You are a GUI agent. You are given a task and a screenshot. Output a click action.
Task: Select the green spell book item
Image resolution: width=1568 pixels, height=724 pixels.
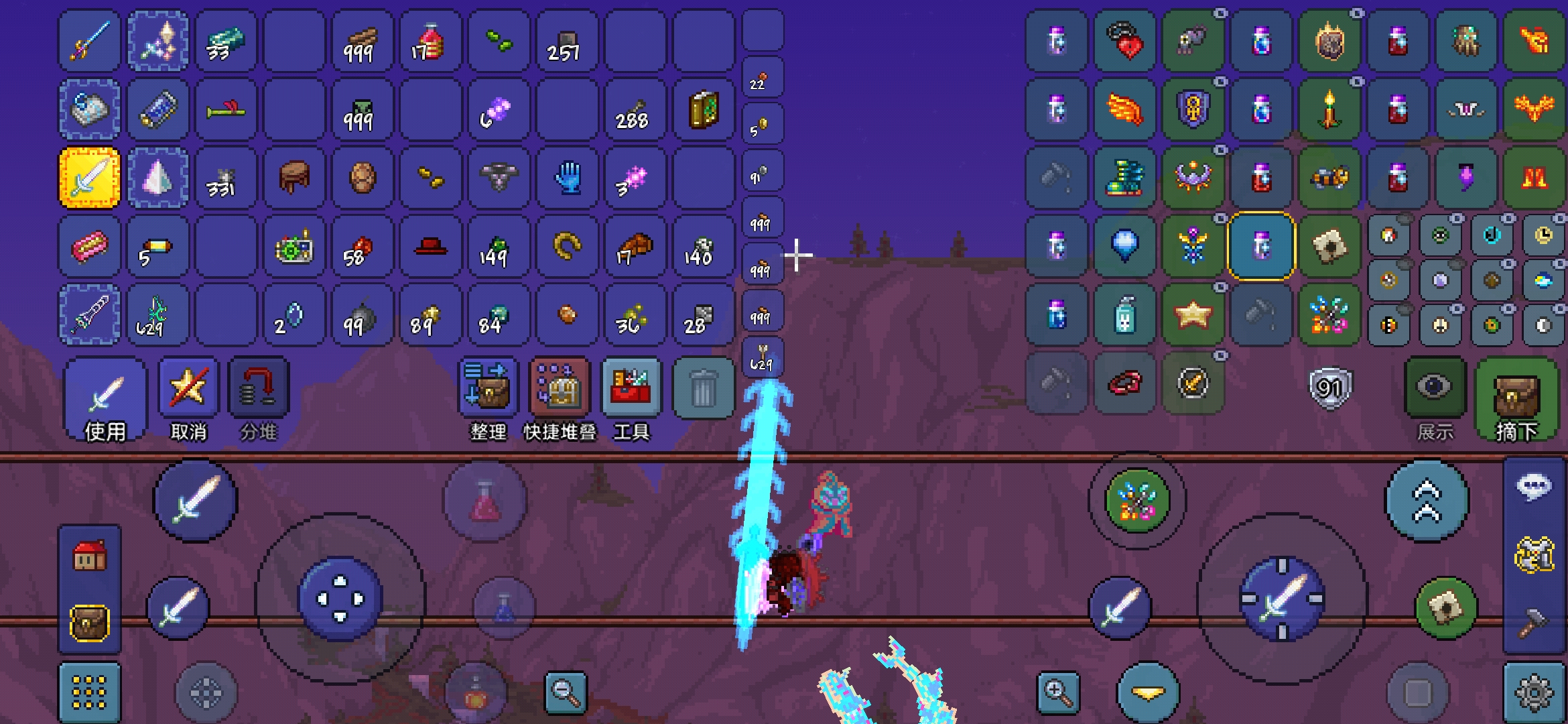click(704, 110)
